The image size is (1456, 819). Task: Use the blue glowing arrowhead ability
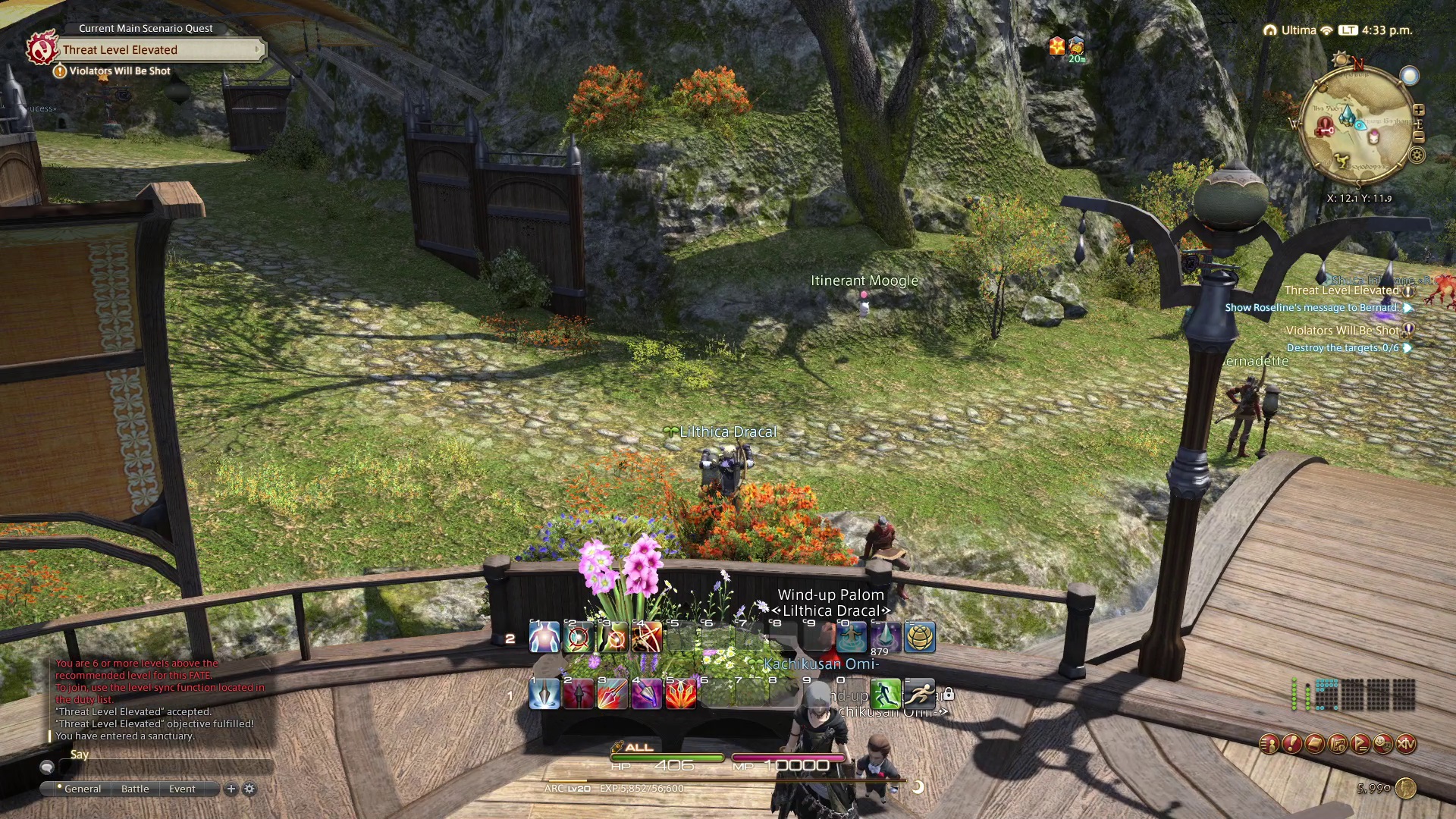point(544,694)
